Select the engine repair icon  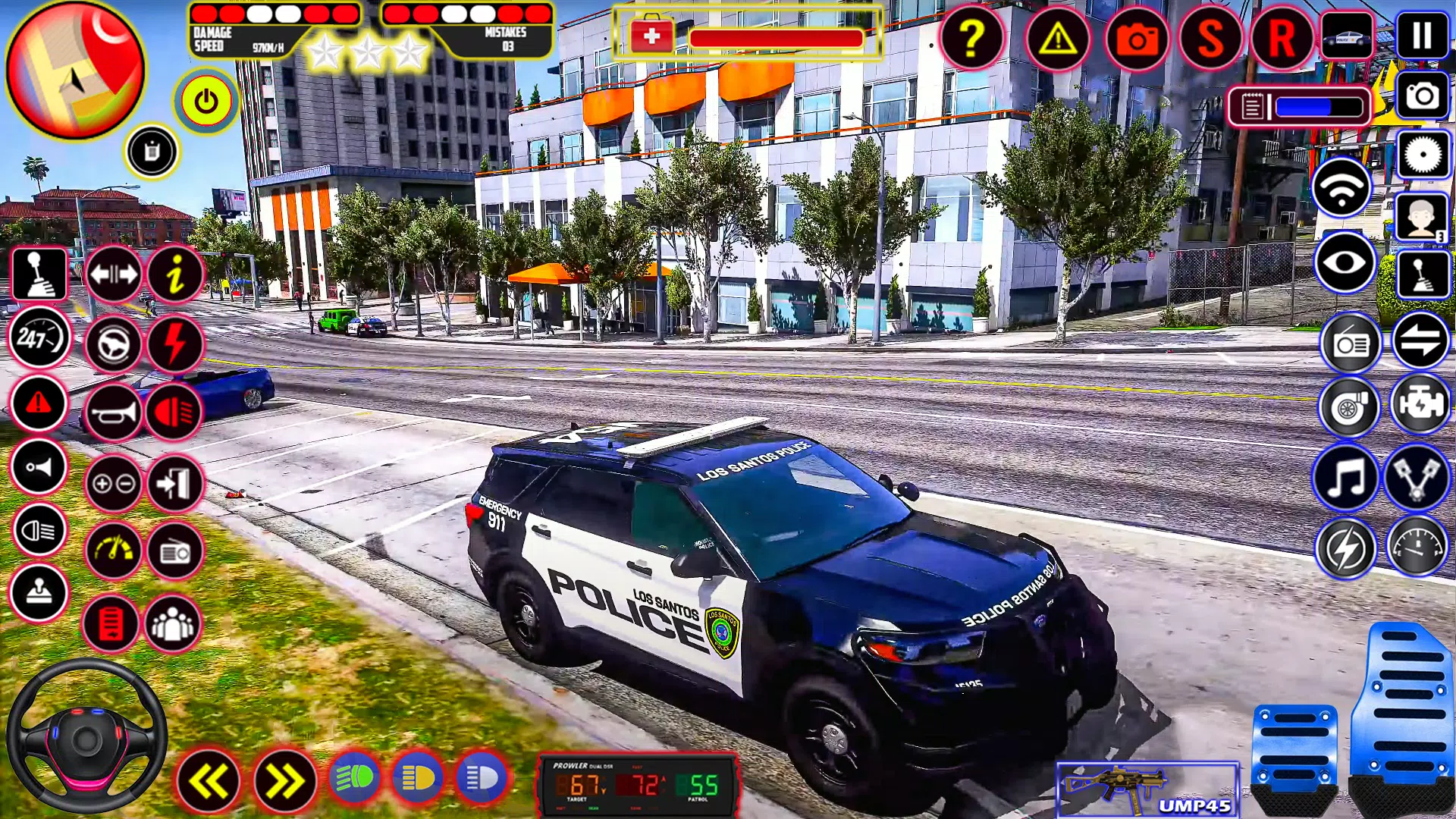[x=1421, y=407]
